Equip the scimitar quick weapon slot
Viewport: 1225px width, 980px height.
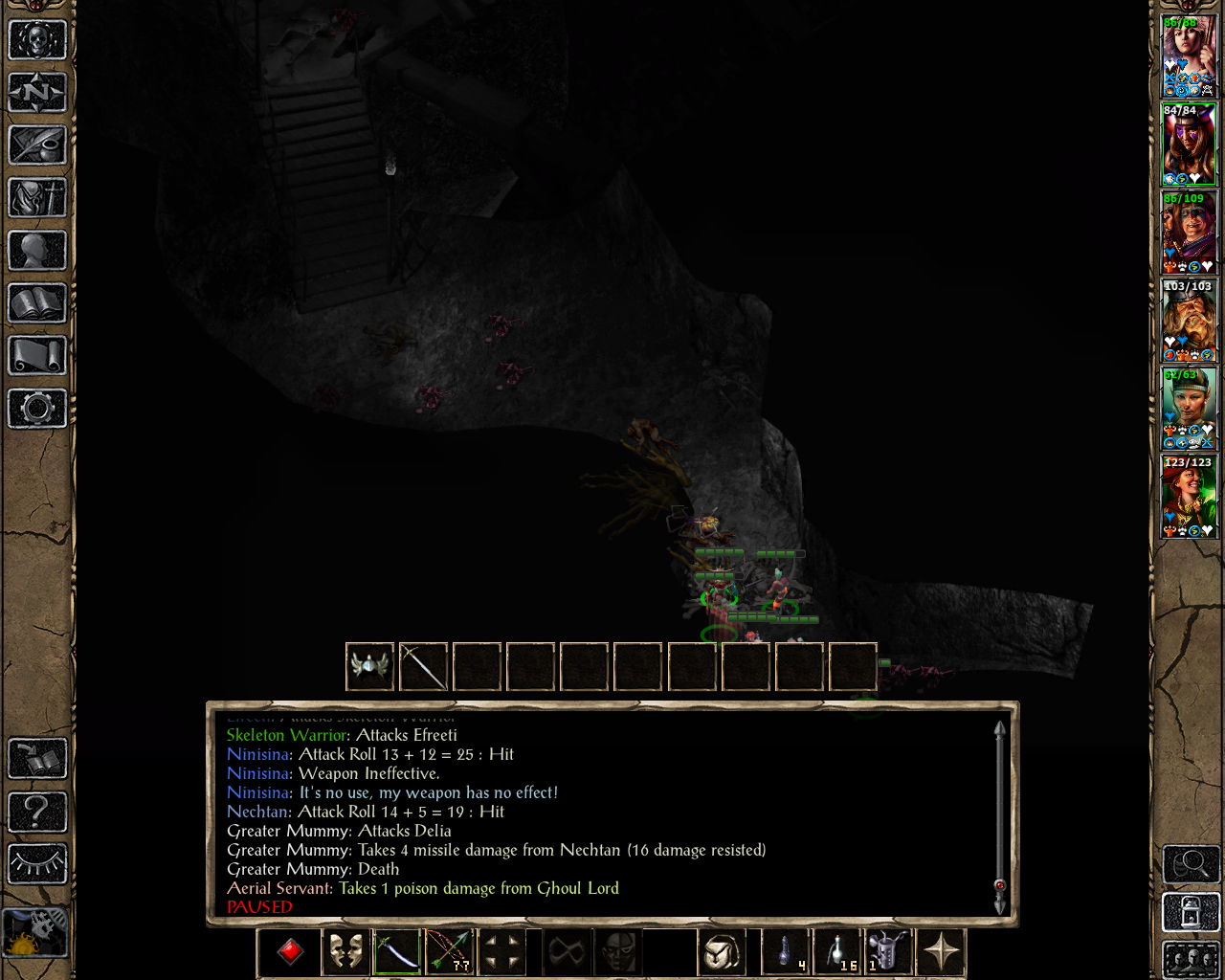click(x=397, y=952)
